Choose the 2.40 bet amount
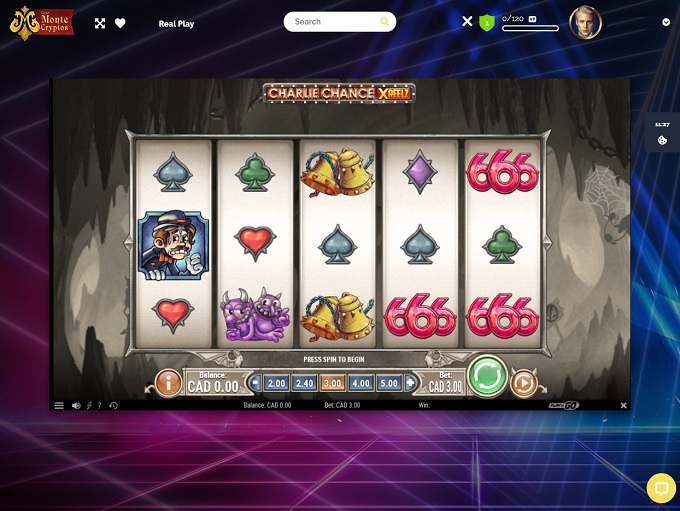This screenshot has width=680, height=511. (304, 383)
